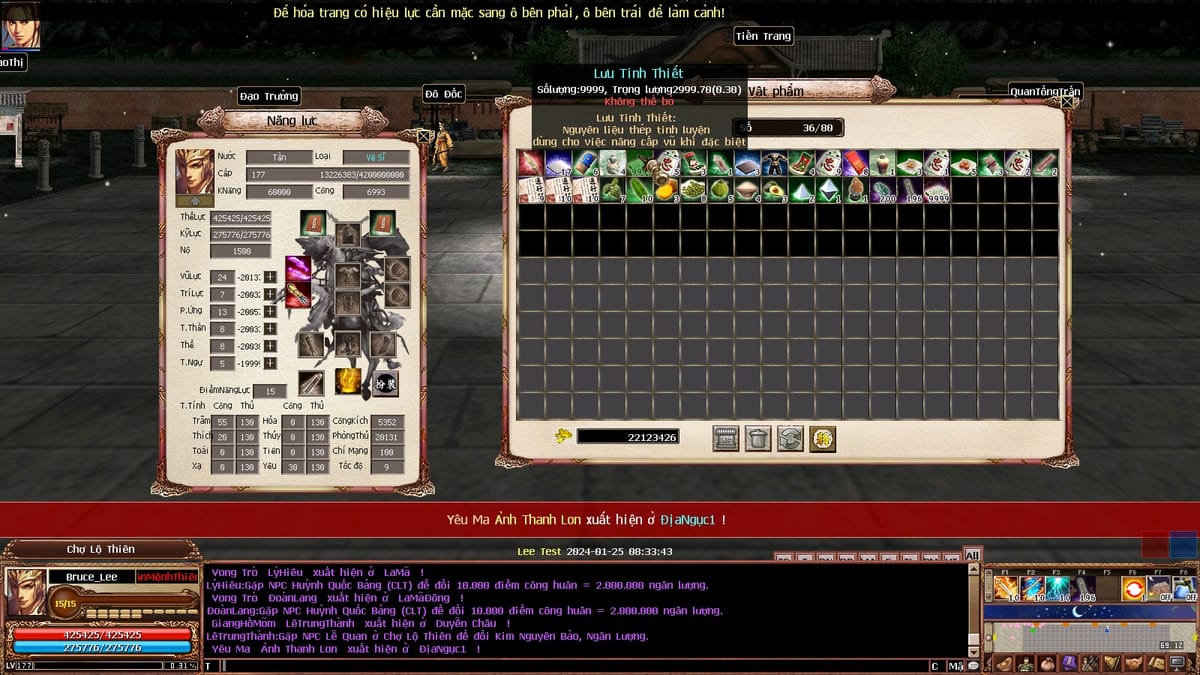Open the shop stall button in inventory
Screen dimensions: 1200x675
[x=726, y=438]
